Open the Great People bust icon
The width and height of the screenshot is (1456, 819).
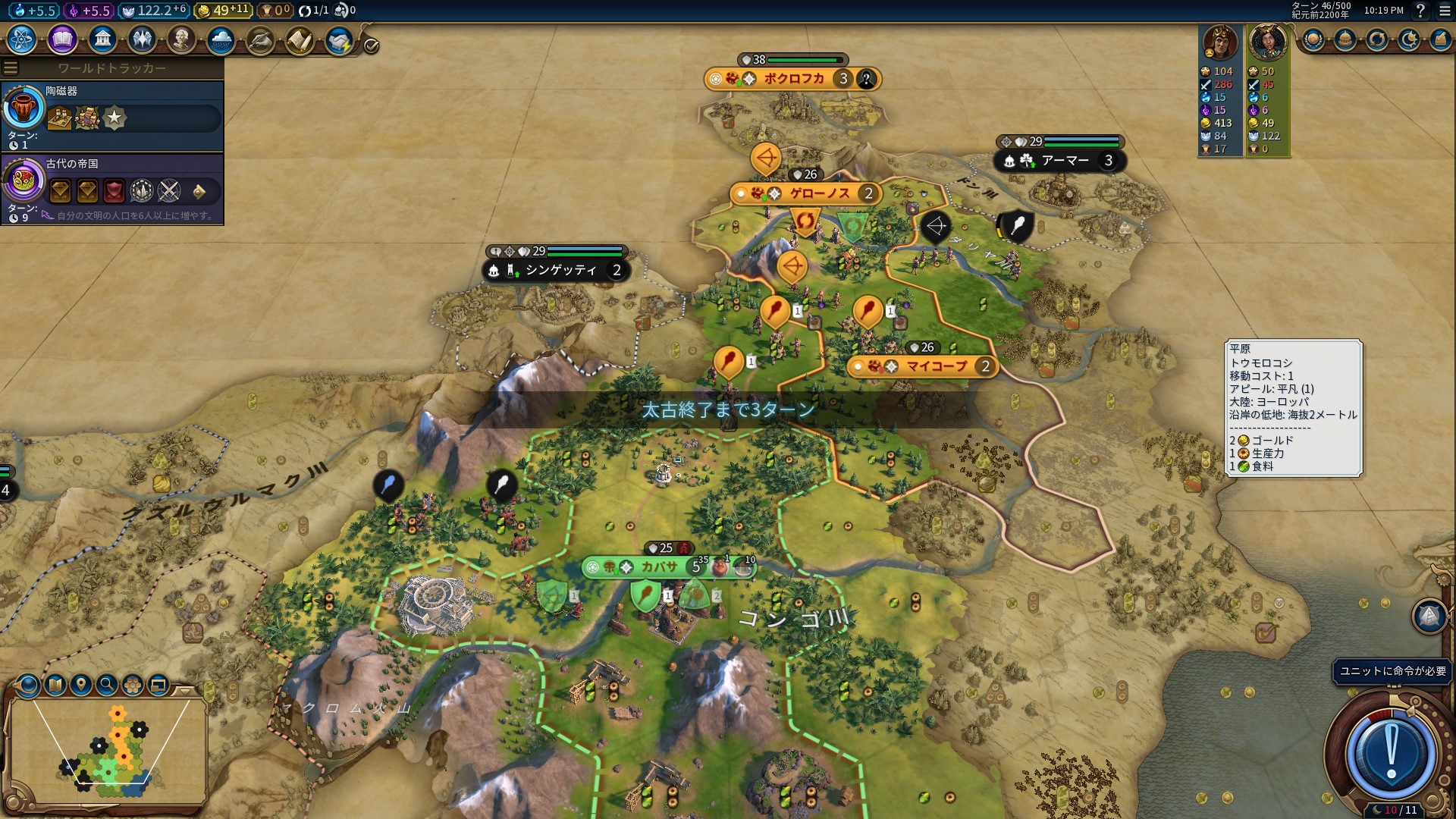pos(181,39)
